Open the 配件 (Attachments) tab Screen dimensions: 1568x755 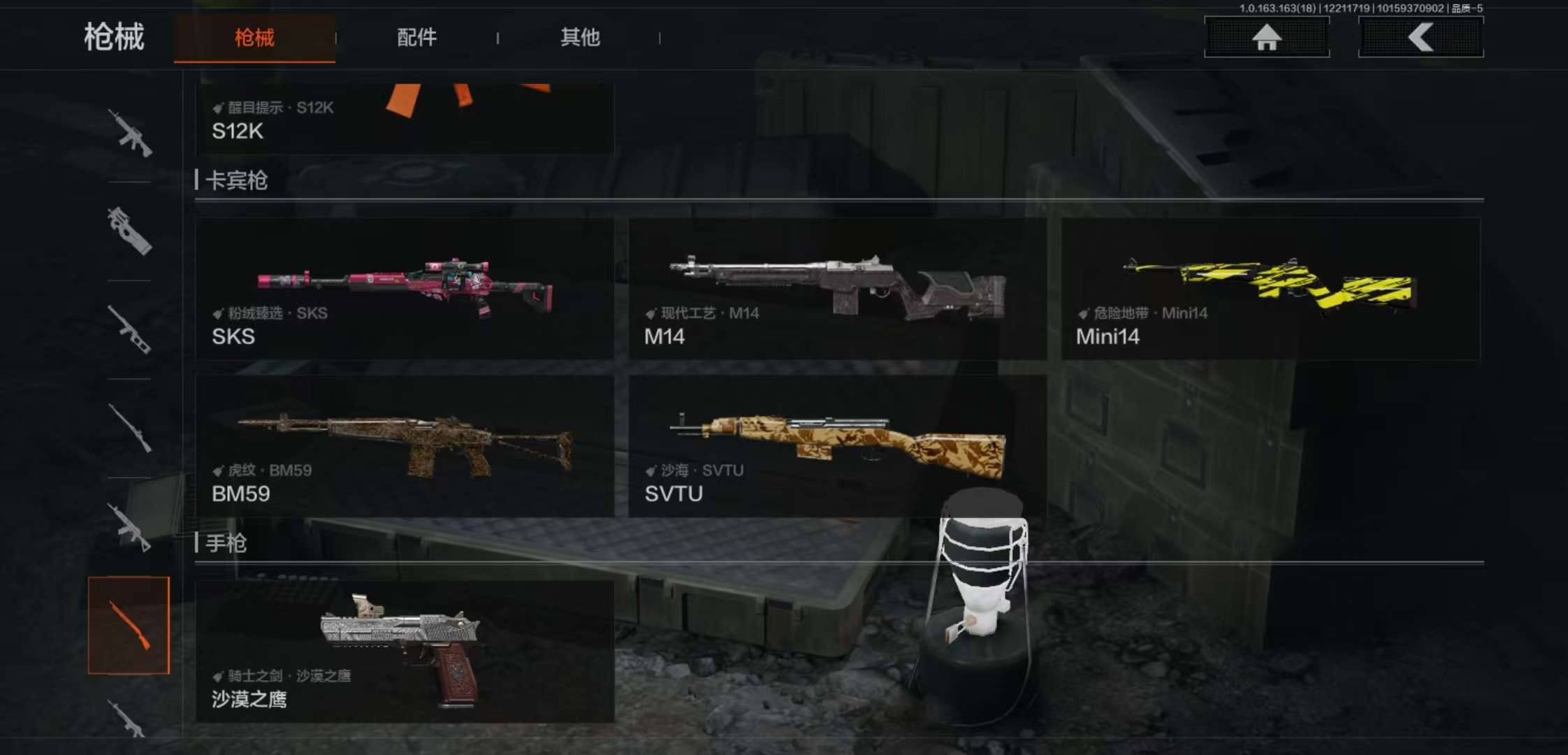coord(416,38)
